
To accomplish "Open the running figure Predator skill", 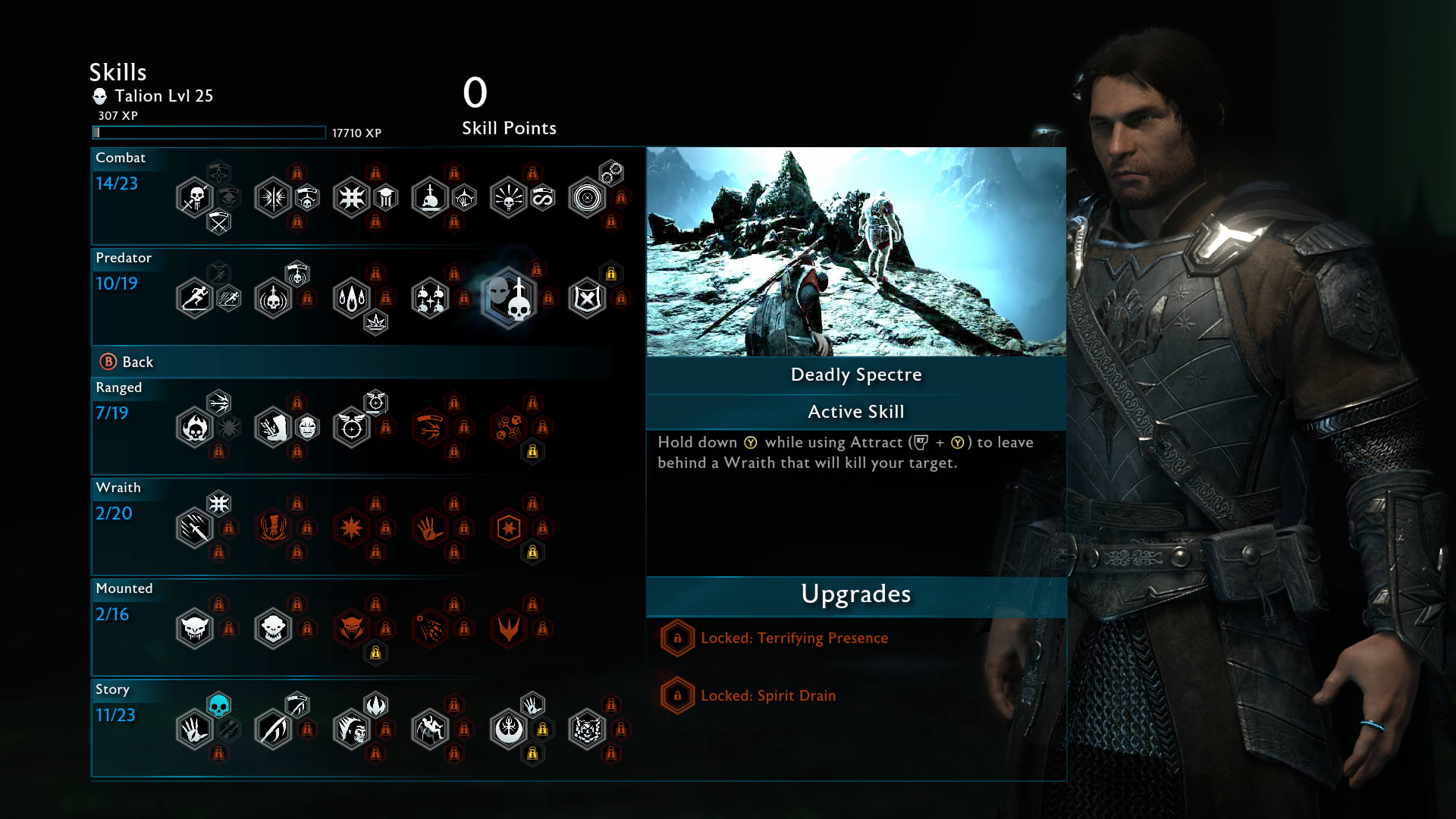I will [x=195, y=298].
